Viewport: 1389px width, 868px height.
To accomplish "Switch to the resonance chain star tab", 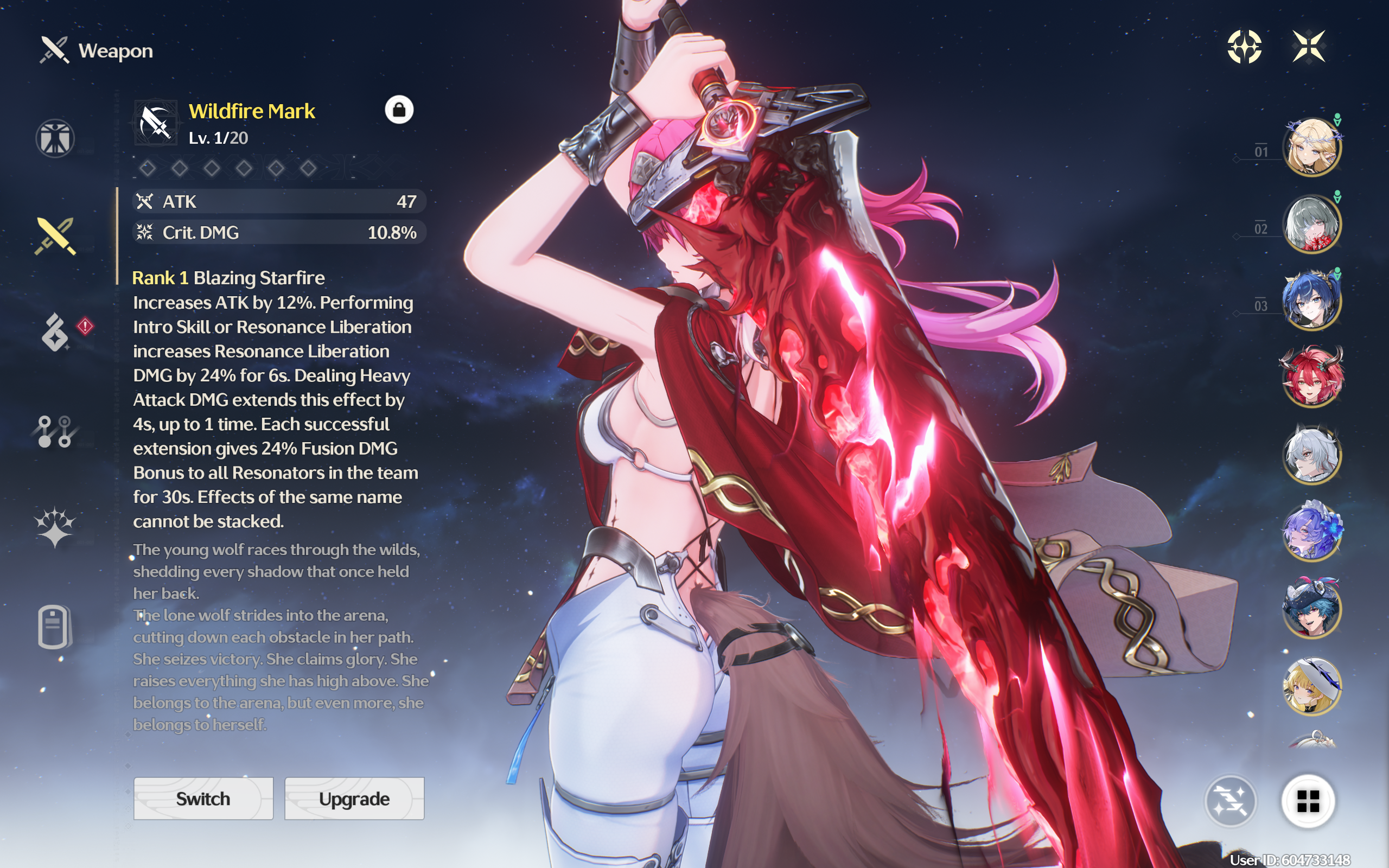I will pos(54,527).
